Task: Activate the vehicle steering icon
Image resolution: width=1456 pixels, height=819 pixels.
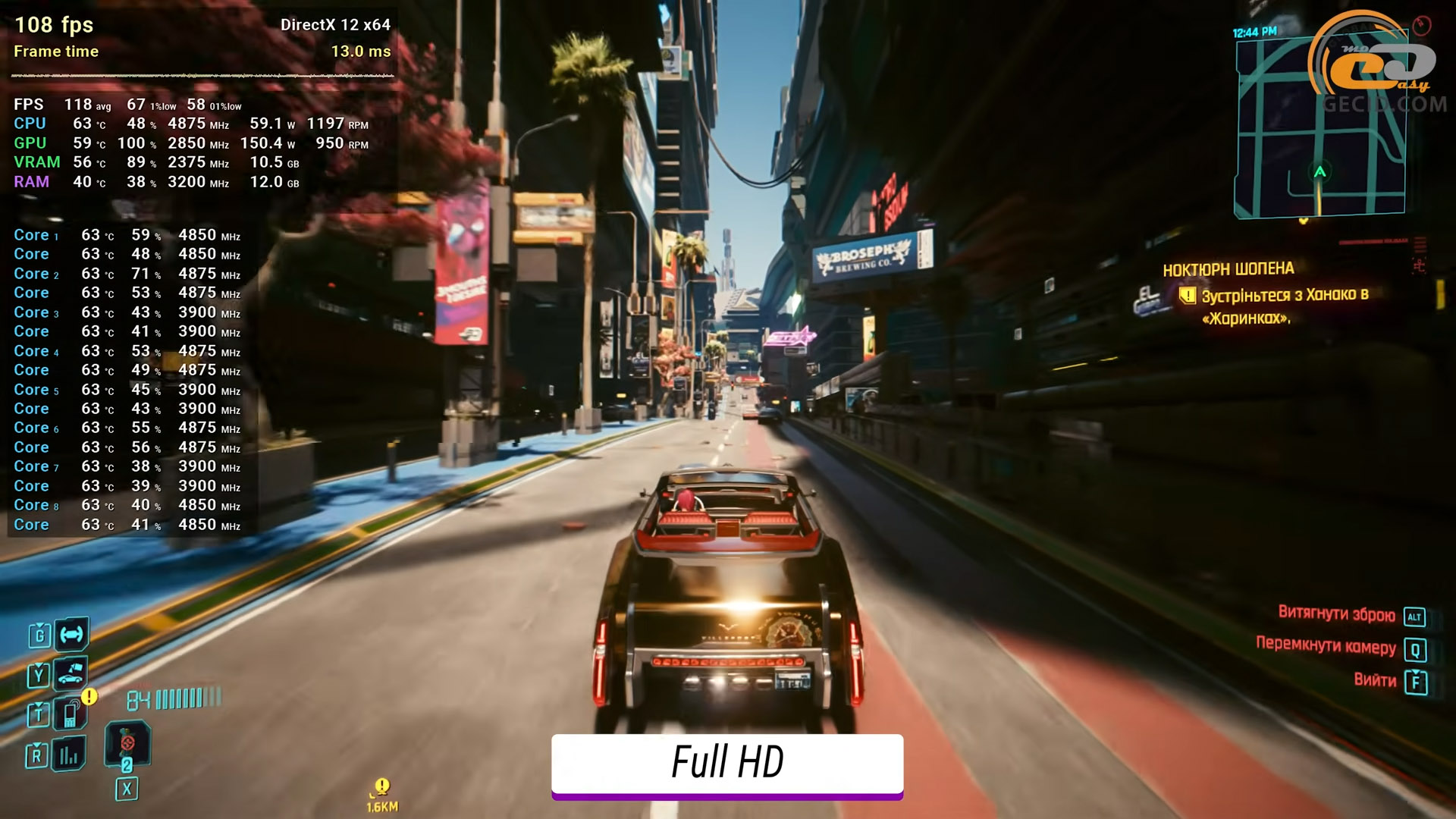Action: tap(72, 634)
